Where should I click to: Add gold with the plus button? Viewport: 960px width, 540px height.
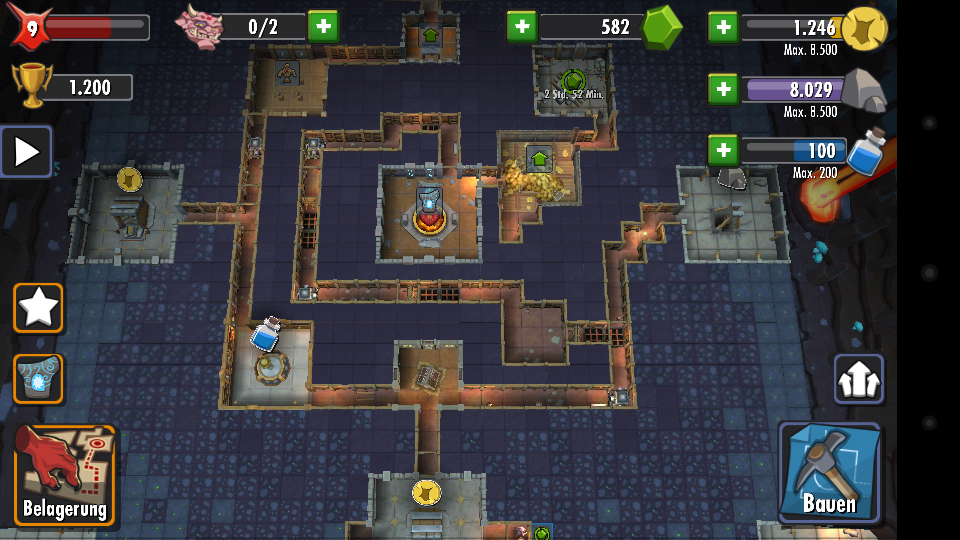723,27
